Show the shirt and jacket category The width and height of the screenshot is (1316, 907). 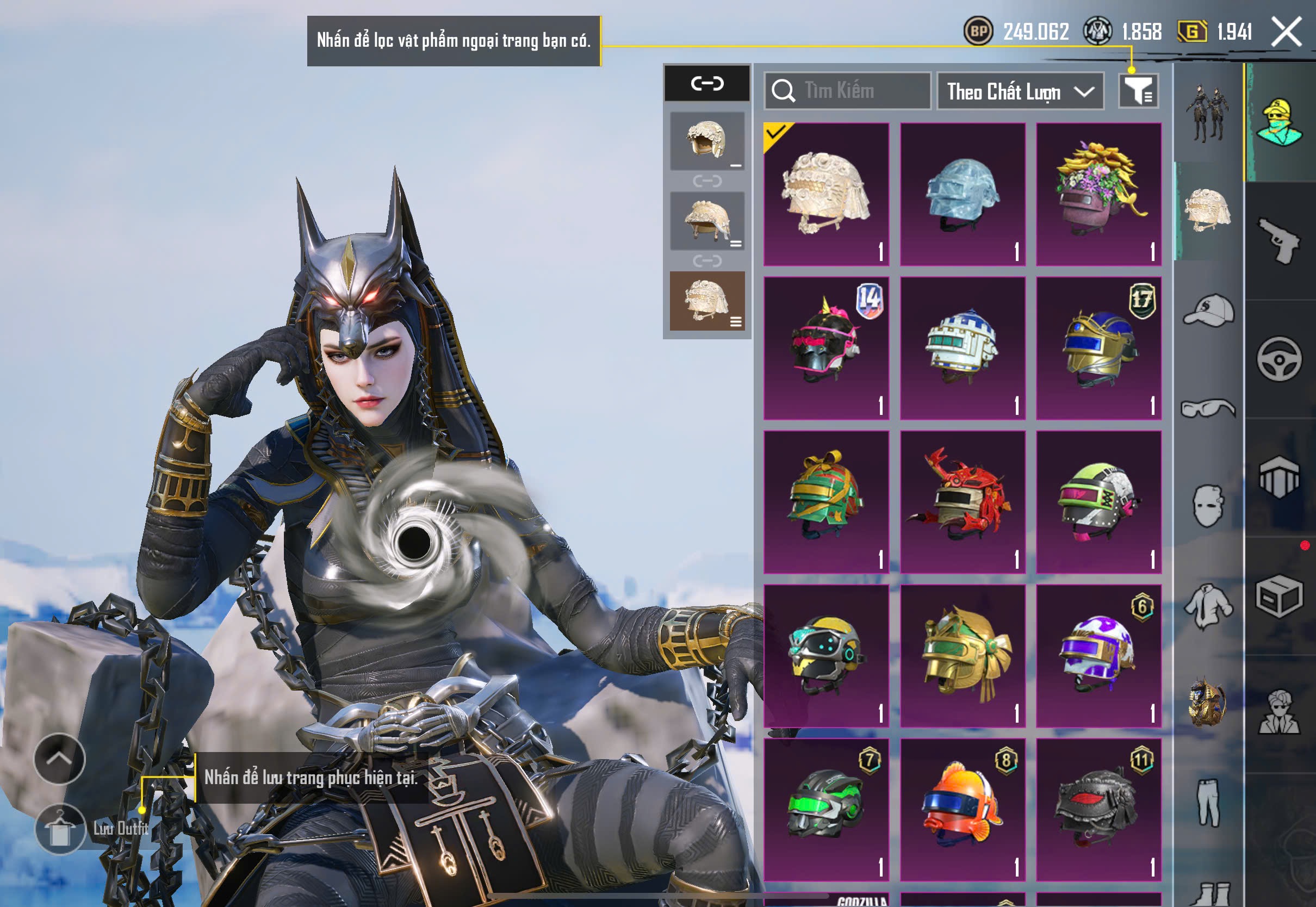(1208, 606)
